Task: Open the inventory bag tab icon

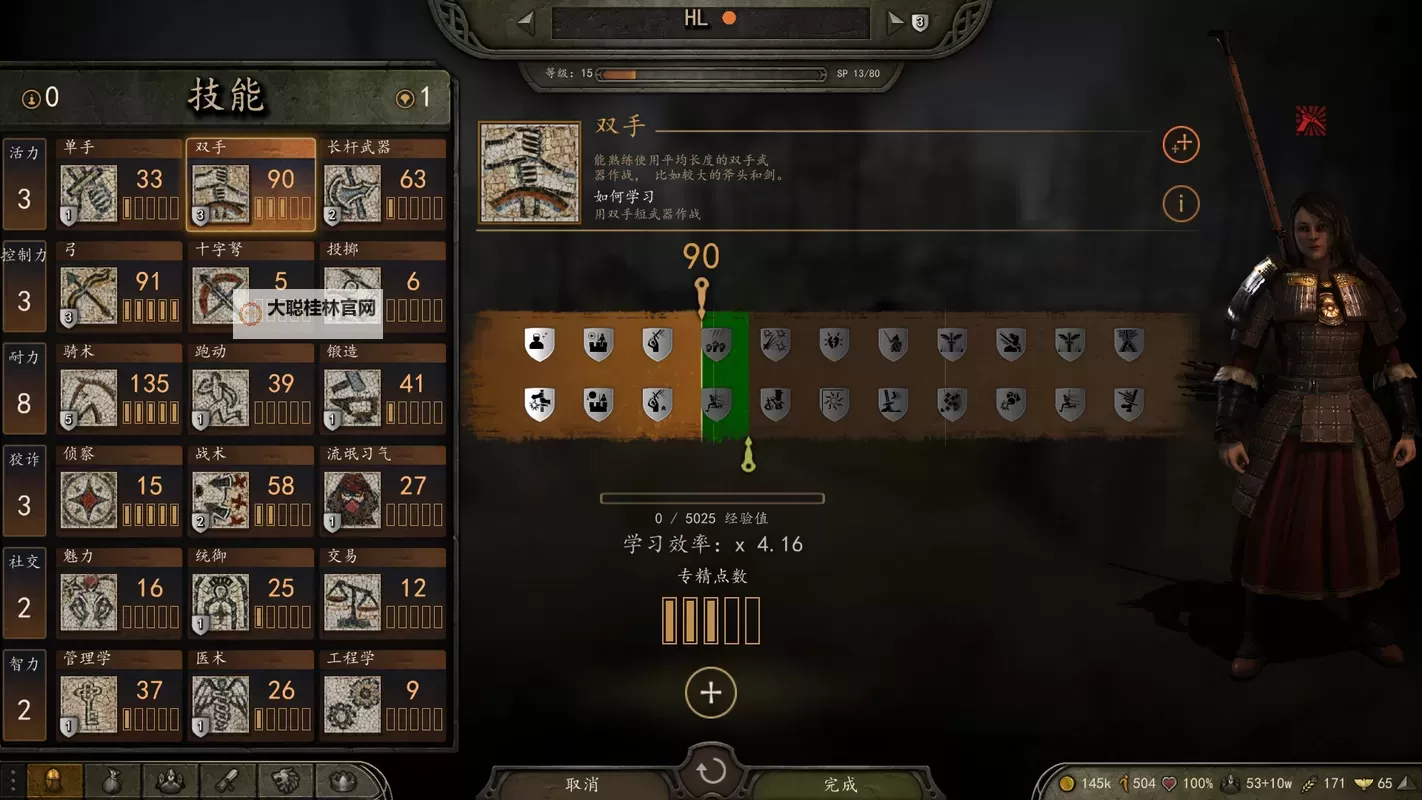Action: click(113, 783)
